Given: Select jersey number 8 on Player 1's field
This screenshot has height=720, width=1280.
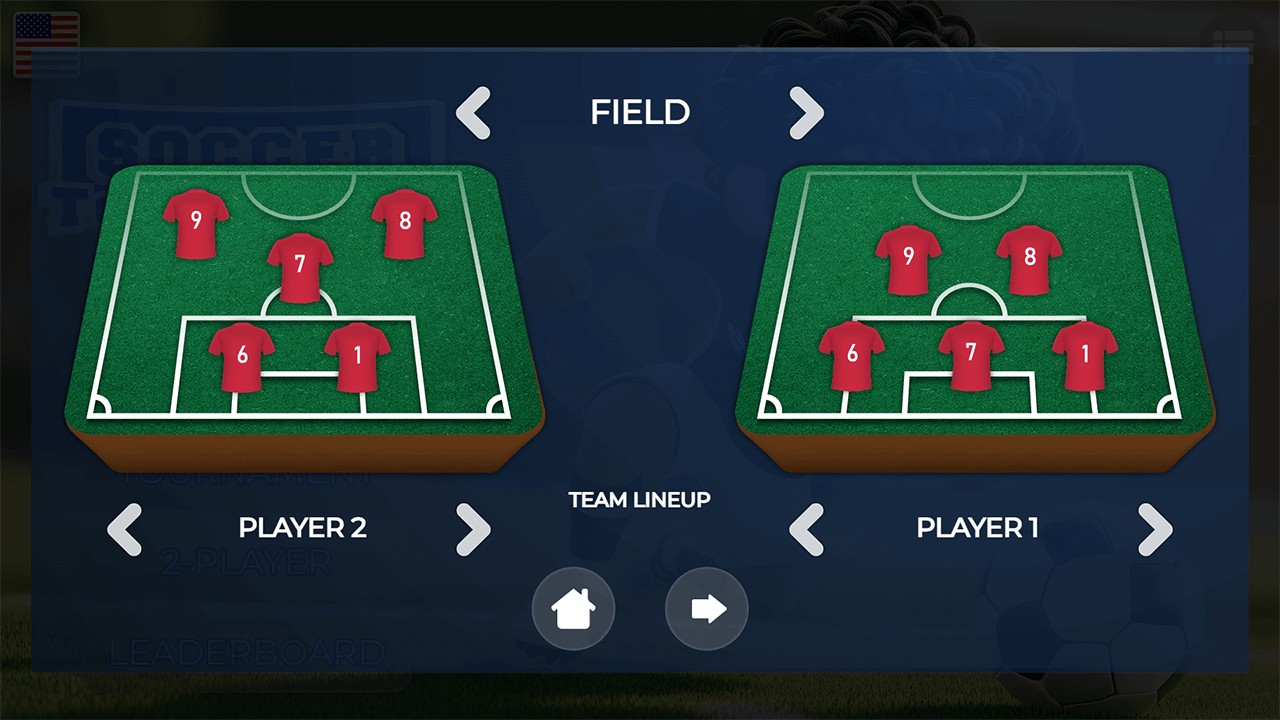Looking at the screenshot, I should click(x=1028, y=258).
